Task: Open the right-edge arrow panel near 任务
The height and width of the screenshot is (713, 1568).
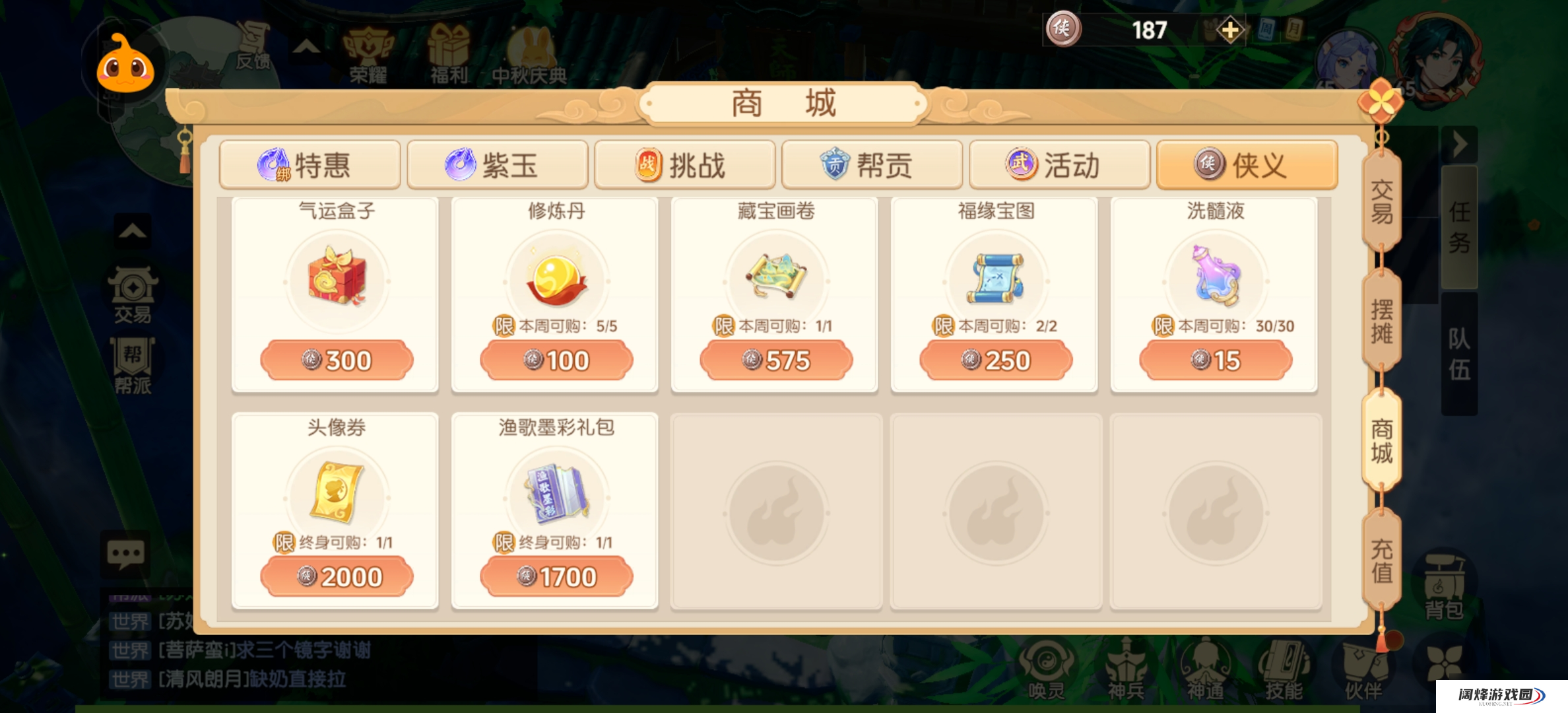Action: tap(1460, 144)
